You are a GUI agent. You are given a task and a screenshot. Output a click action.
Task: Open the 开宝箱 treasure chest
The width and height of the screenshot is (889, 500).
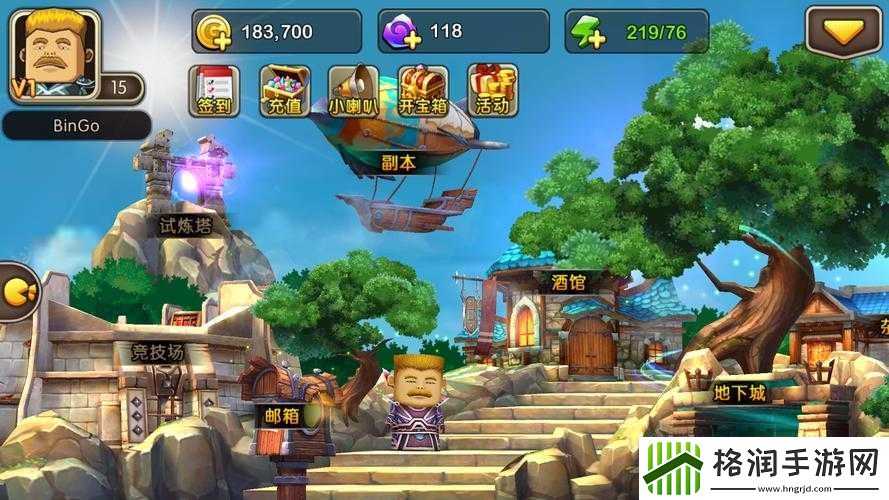(423, 90)
